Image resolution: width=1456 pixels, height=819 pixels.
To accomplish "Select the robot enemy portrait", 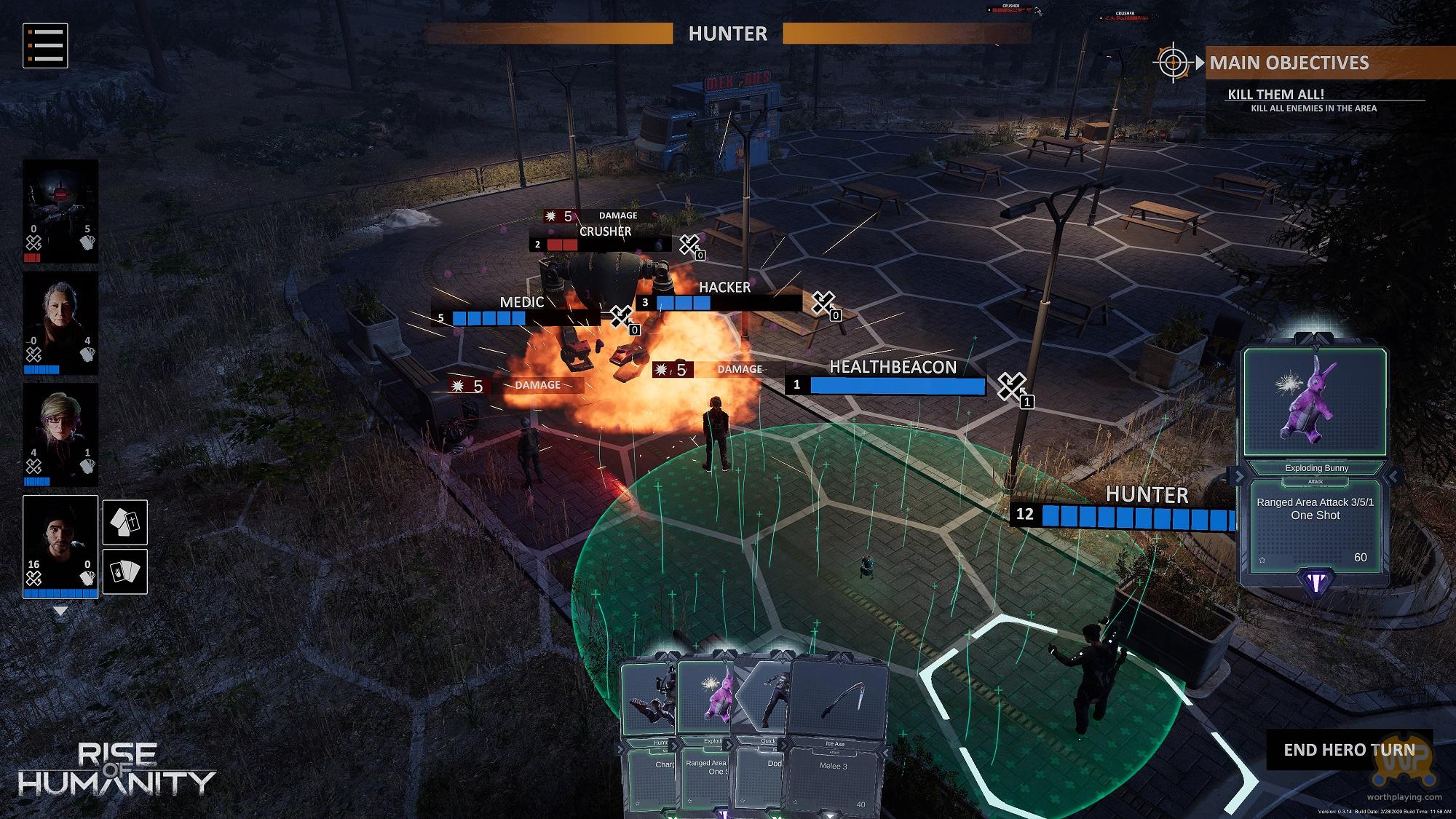I will (x=60, y=211).
